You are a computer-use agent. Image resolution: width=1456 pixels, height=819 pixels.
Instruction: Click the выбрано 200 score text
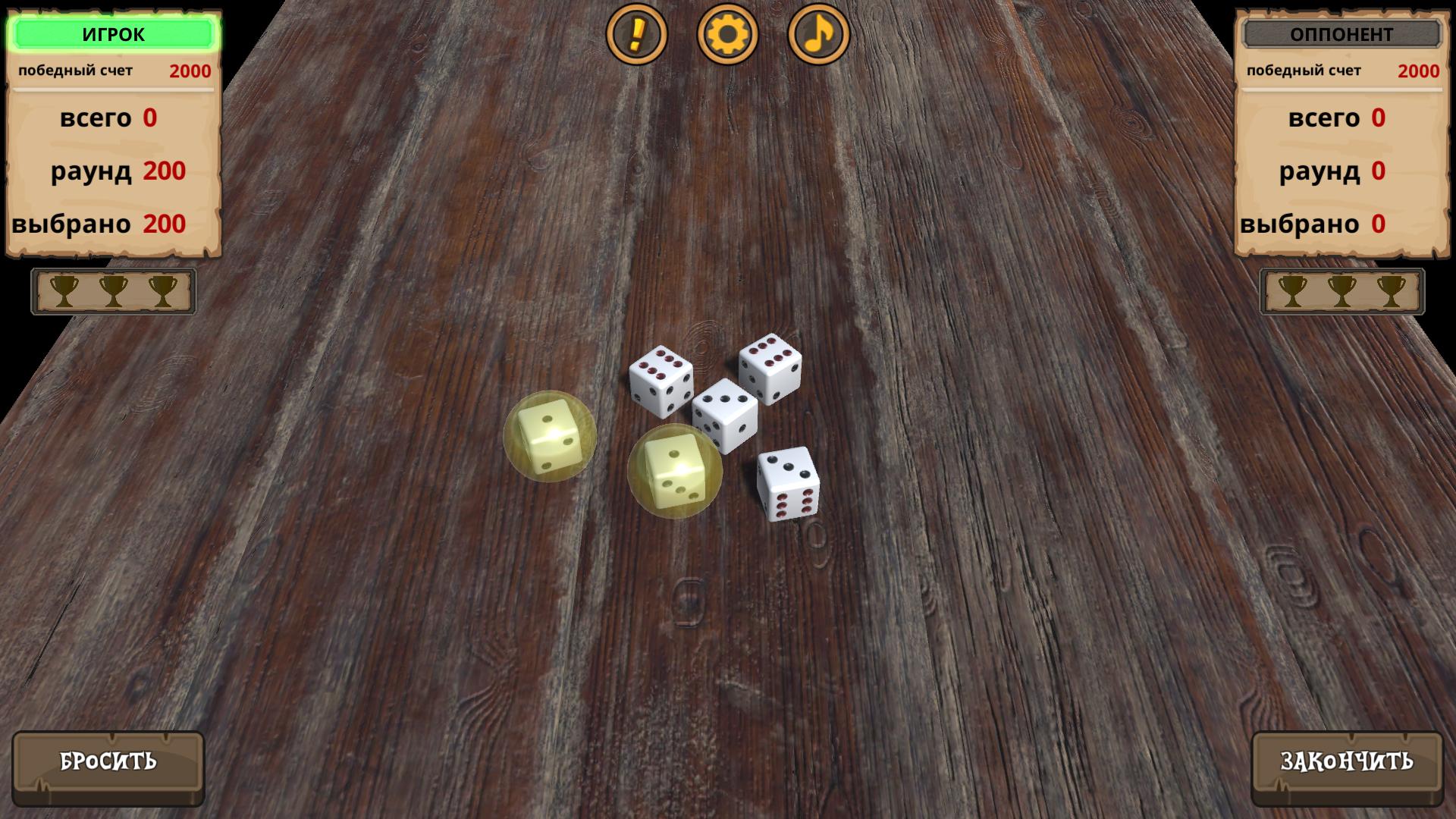pos(99,224)
